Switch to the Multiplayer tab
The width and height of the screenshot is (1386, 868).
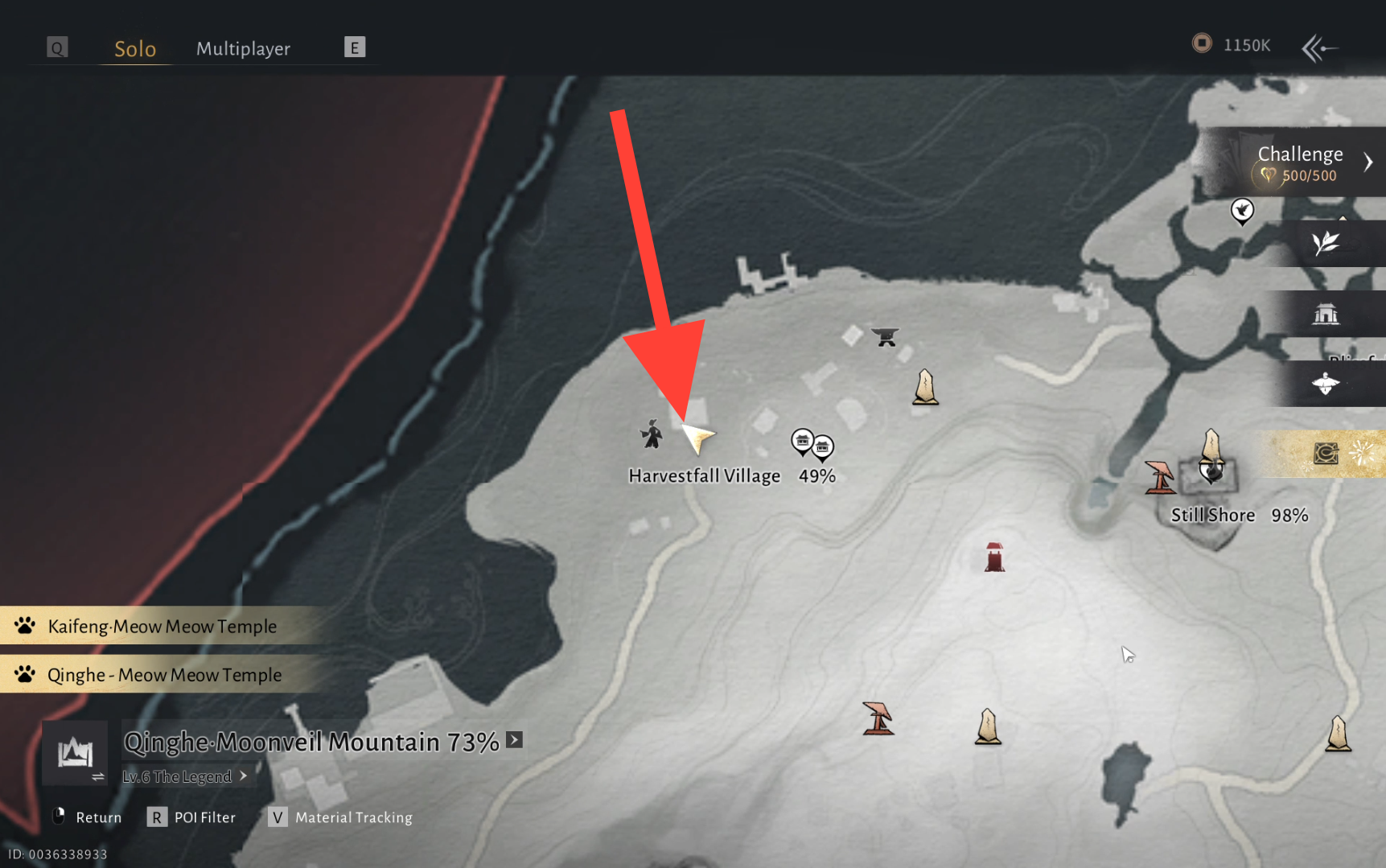click(243, 49)
